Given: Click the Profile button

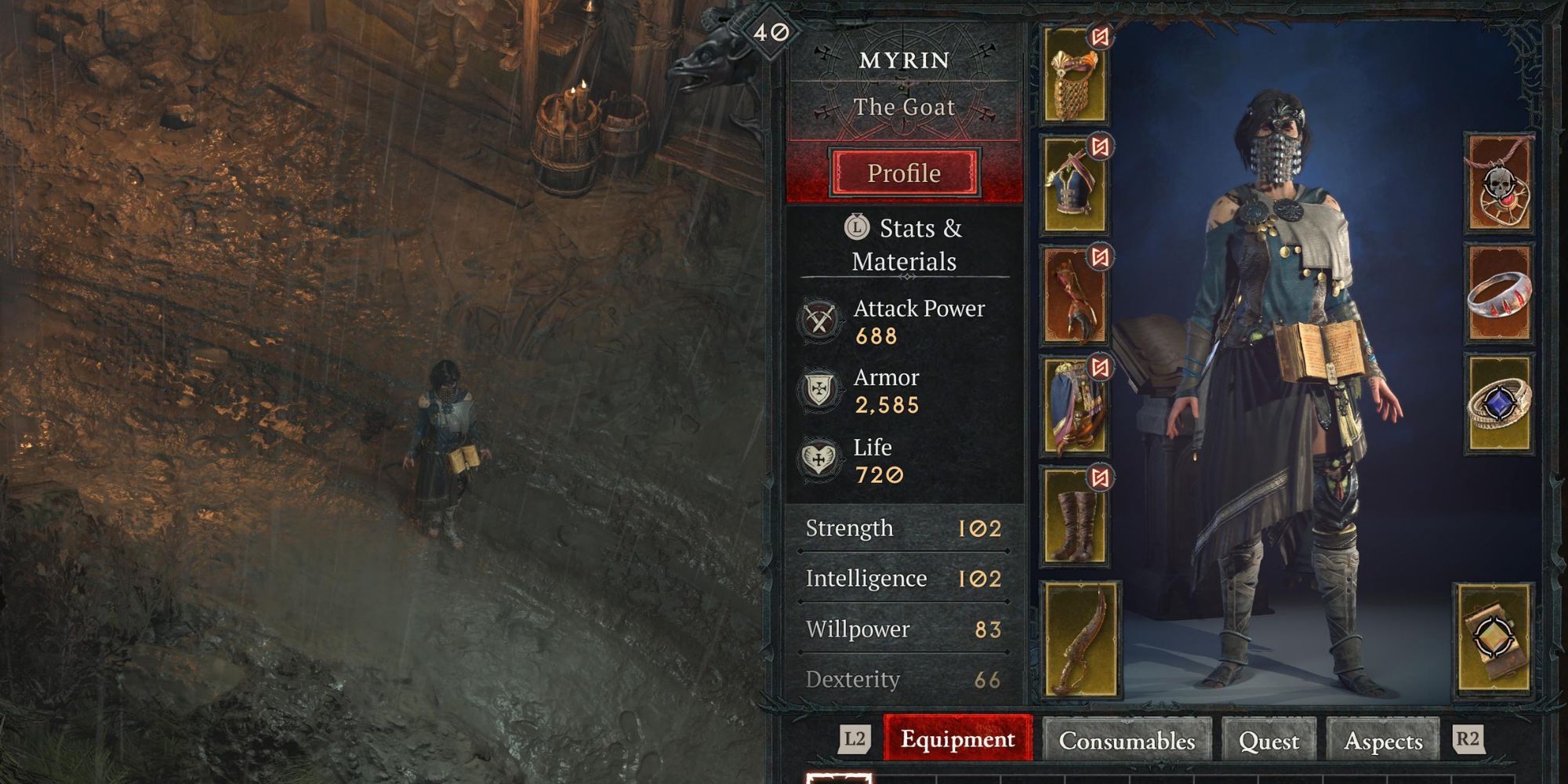Looking at the screenshot, I should coord(903,173).
